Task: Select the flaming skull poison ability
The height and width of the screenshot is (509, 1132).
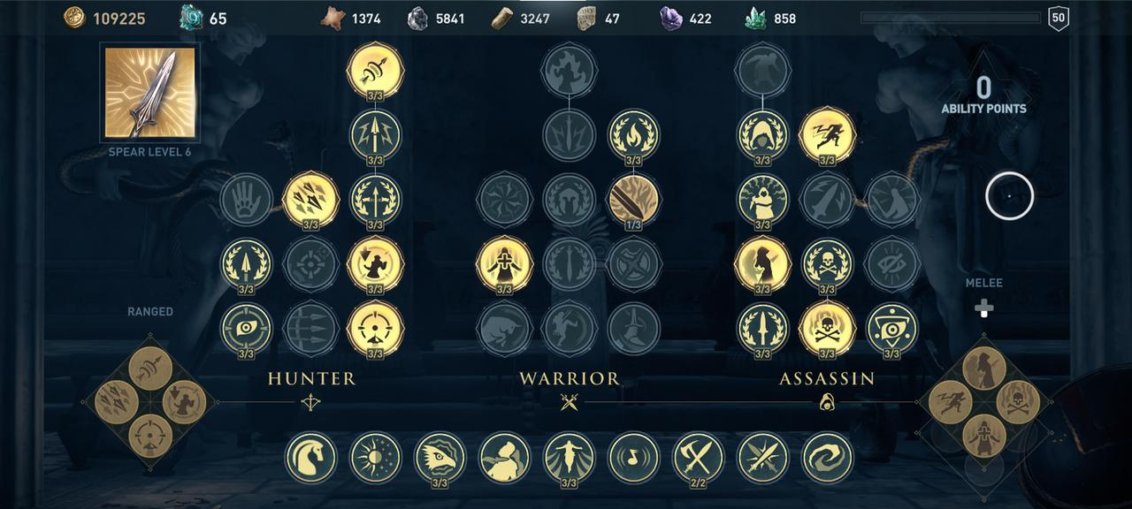Action: 827,329
